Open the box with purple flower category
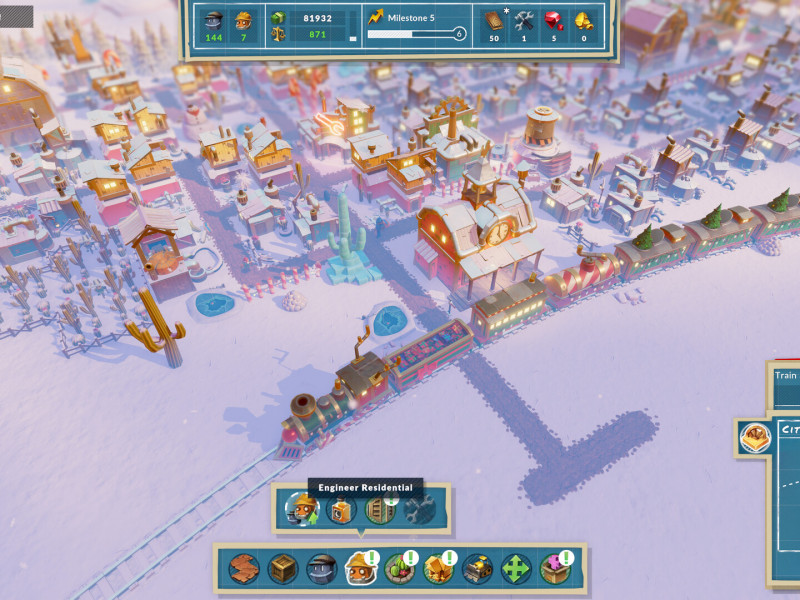Viewport: 800px width, 600px height. 555,569
